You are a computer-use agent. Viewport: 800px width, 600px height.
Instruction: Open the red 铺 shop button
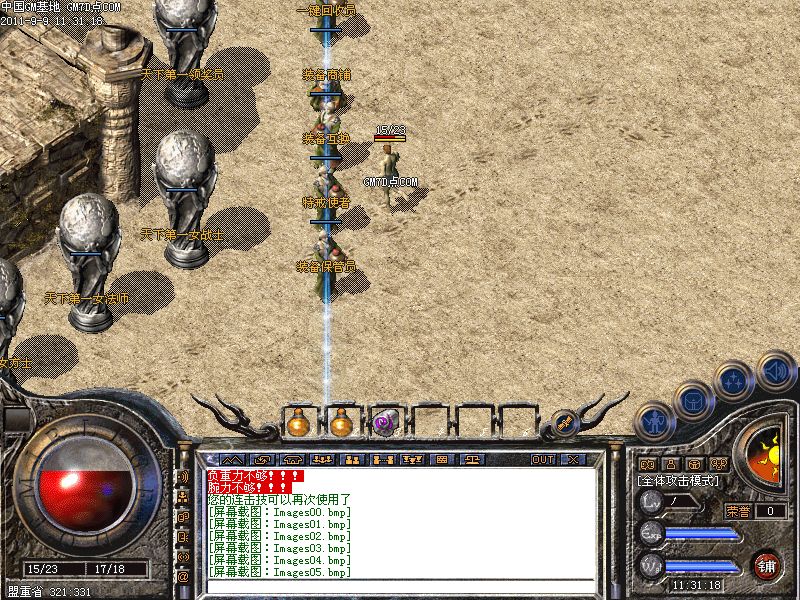(767, 565)
